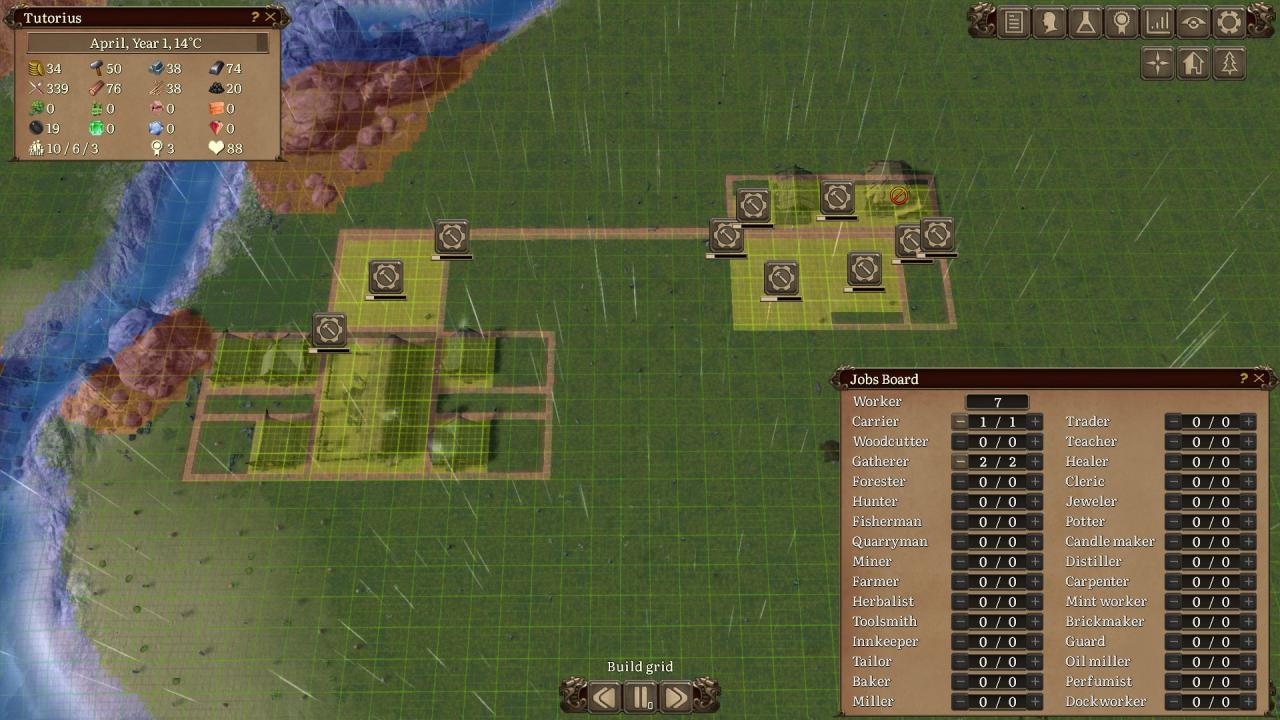This screenshot has width=1280, height=720.
Task: Open the house building menu
Action: 1193,64
